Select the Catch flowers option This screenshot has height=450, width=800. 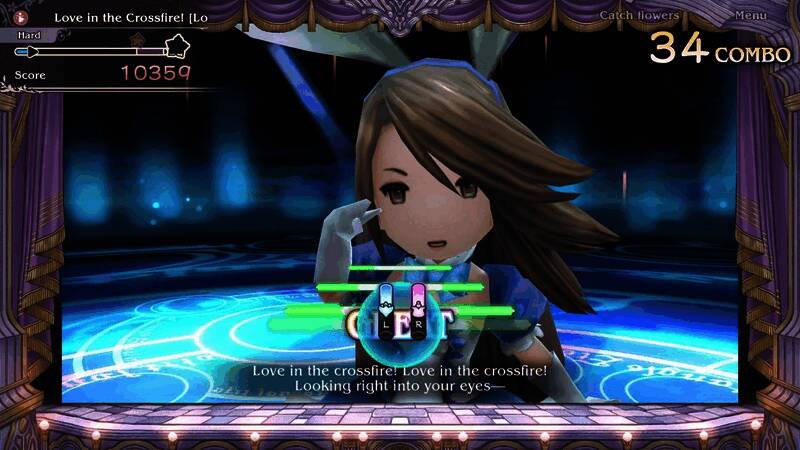[x=639, y=16]
